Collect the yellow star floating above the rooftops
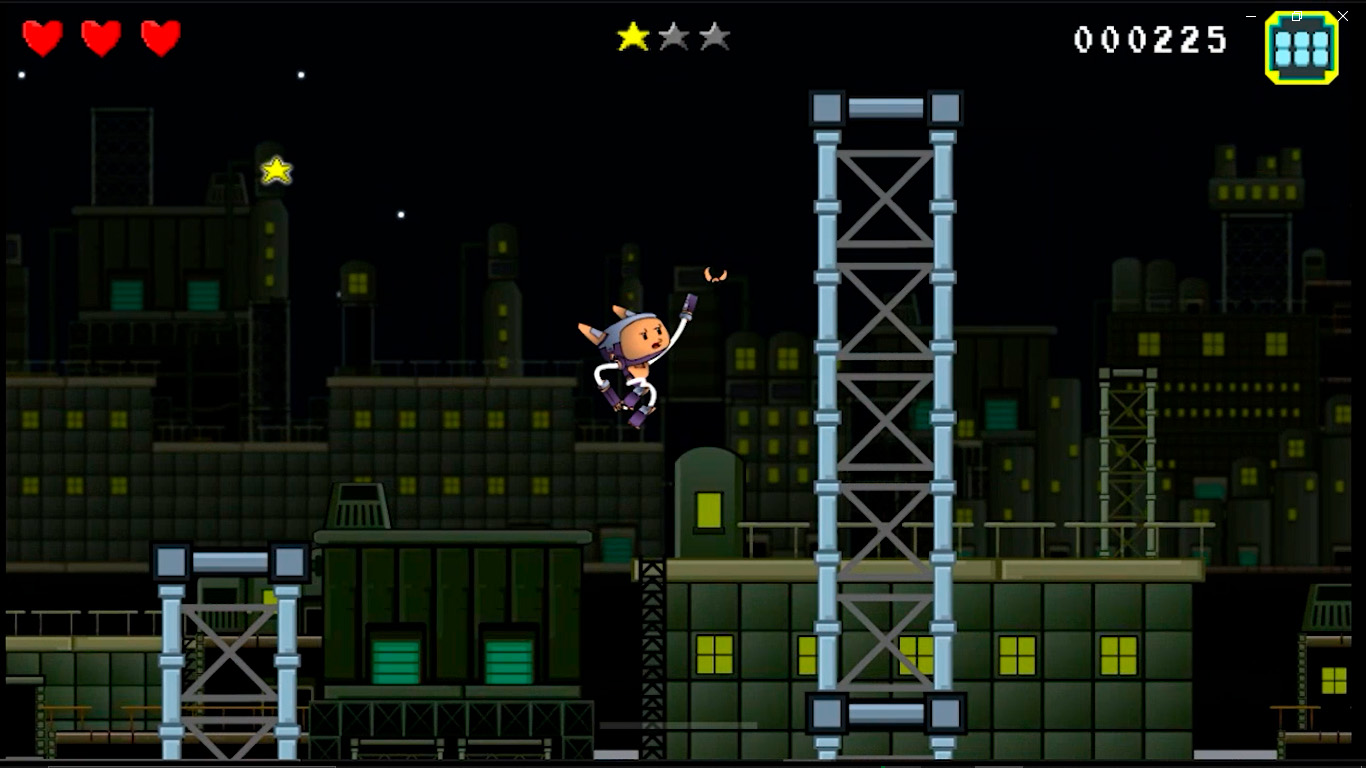 click(275, 170)
